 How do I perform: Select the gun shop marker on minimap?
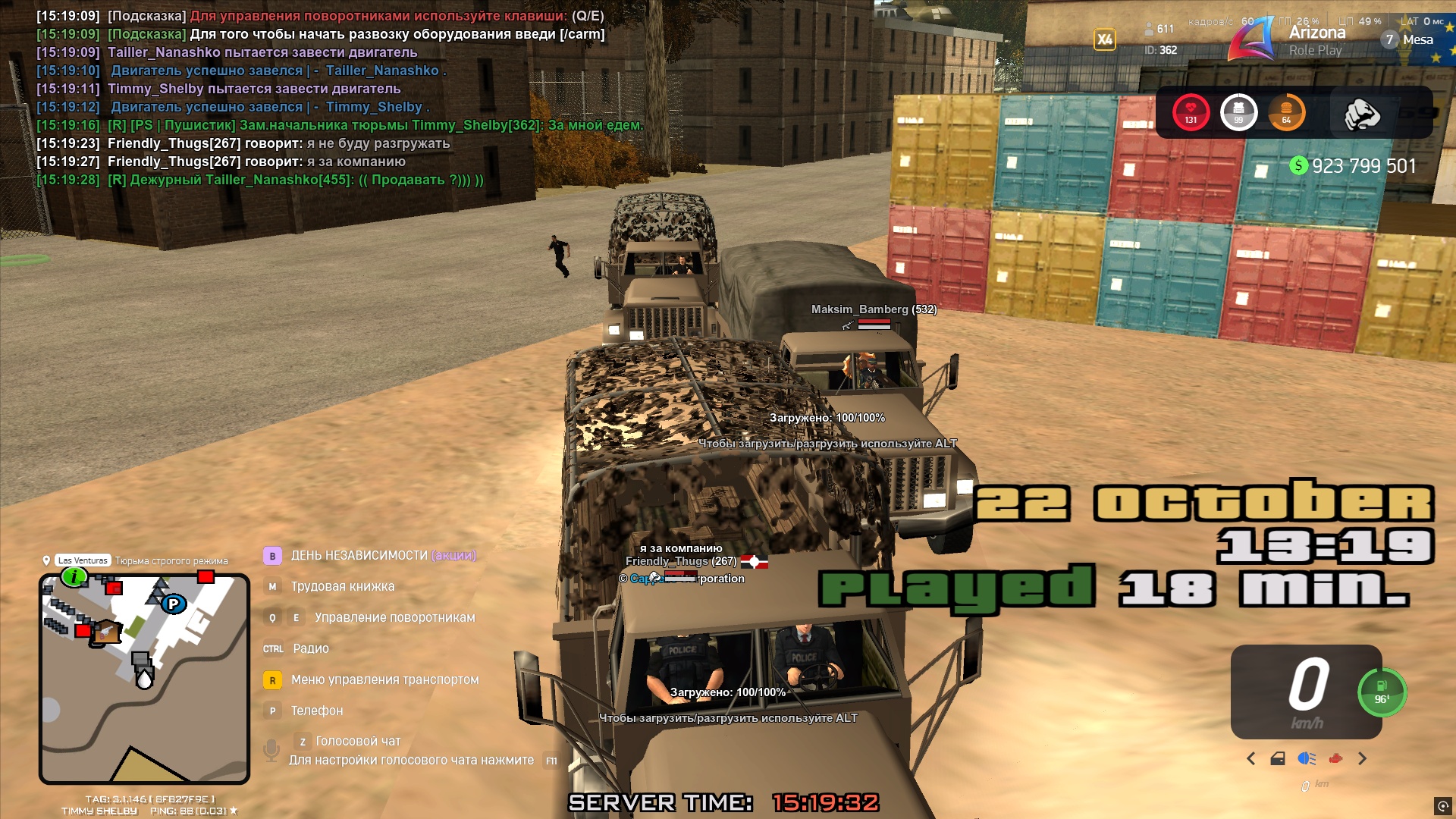pos(106,632)
